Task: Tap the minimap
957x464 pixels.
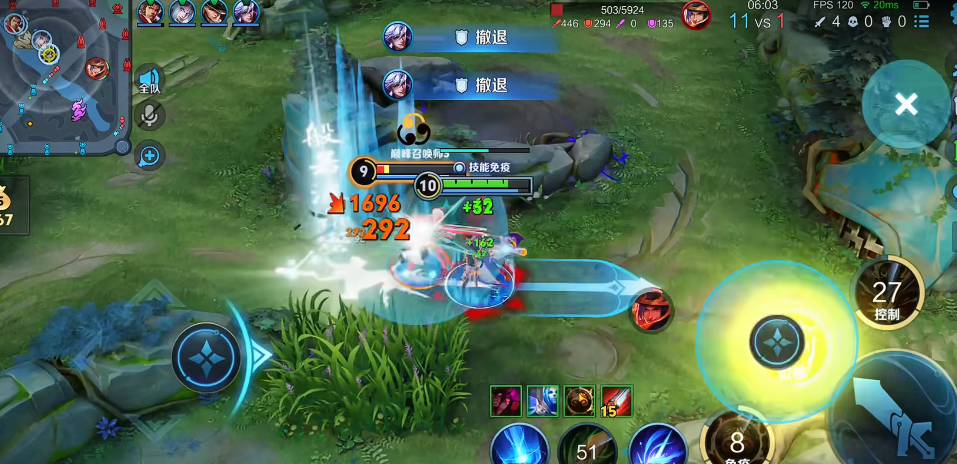Action: (62, 78)
